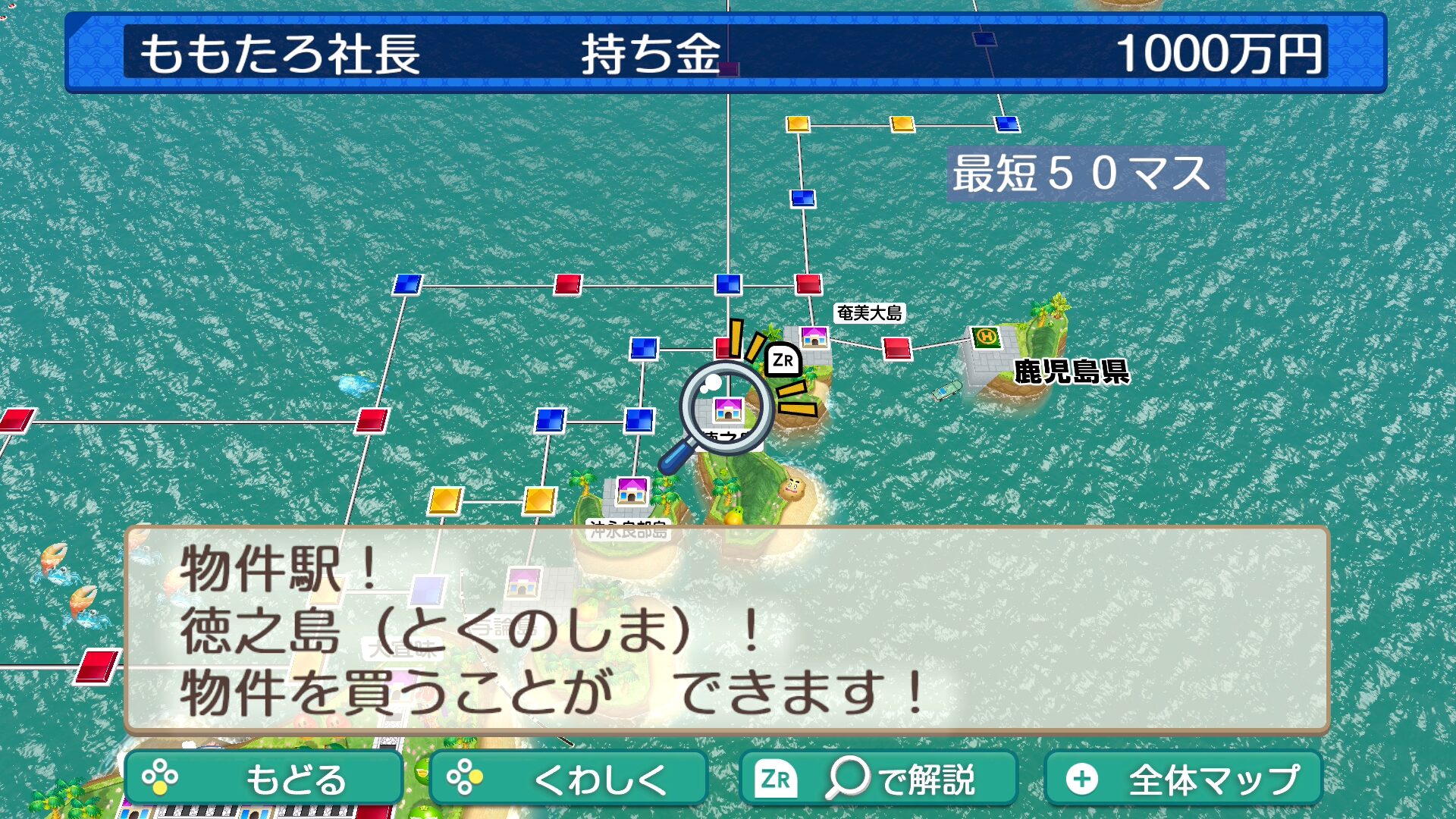Click the 徳之島 station under the magnifier
Viewport: 1456px width, 819px height.
728,409
